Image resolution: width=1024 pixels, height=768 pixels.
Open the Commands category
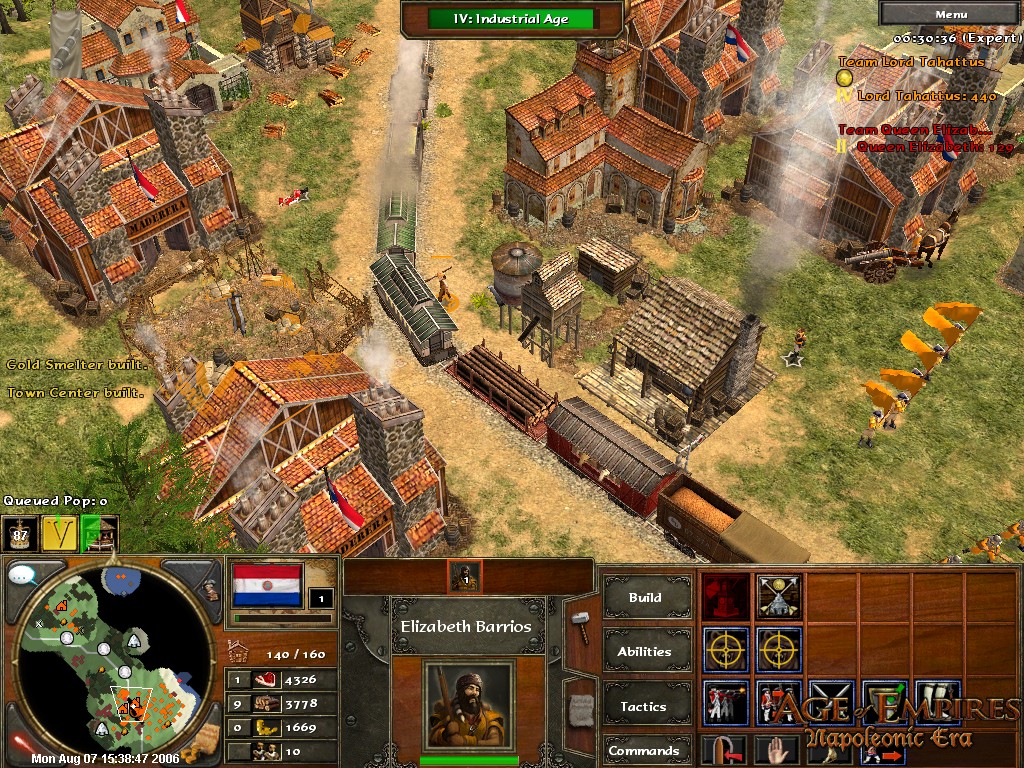[x=645, y=751]
